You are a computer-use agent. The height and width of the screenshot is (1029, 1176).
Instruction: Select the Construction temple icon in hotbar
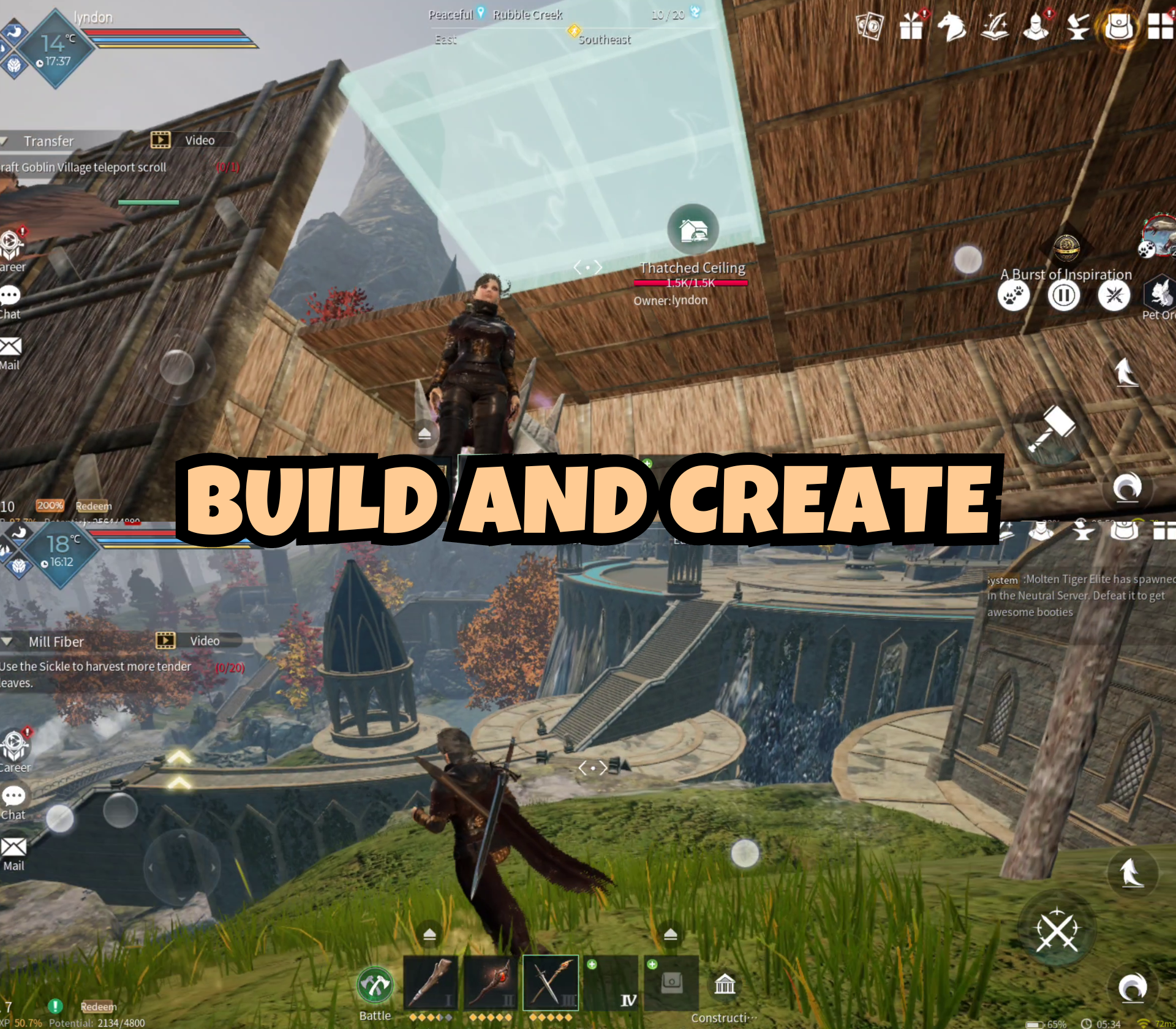(725, 983)
